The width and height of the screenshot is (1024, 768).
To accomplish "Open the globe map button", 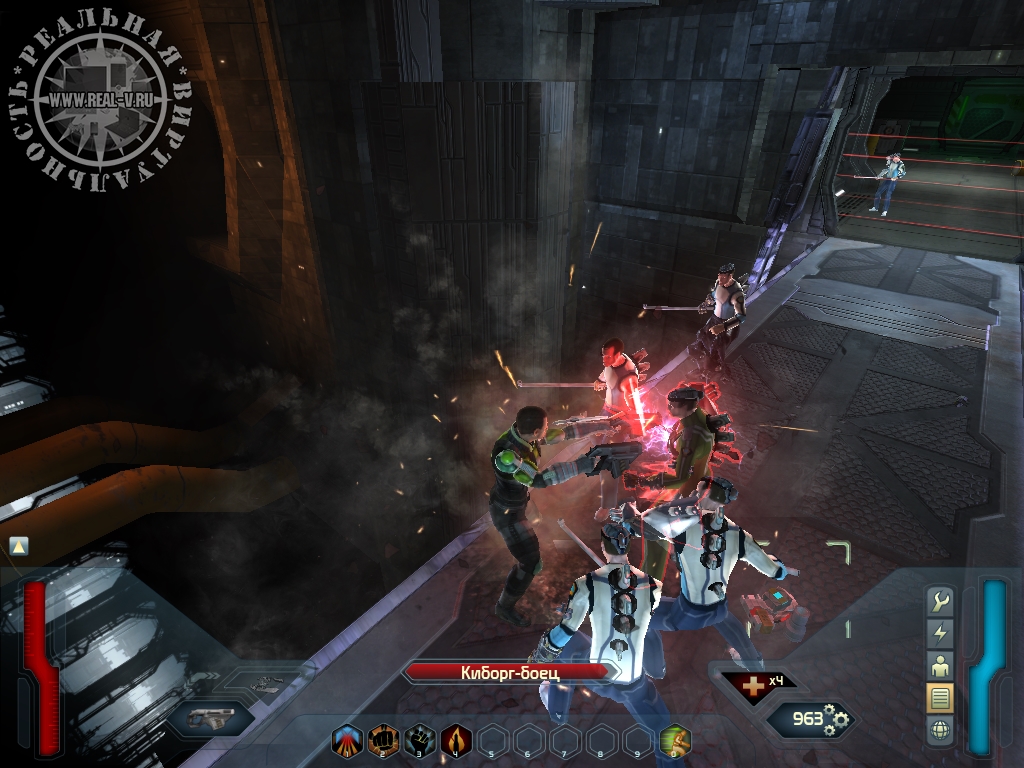I will pyautogui.click(x=940, y=729).
